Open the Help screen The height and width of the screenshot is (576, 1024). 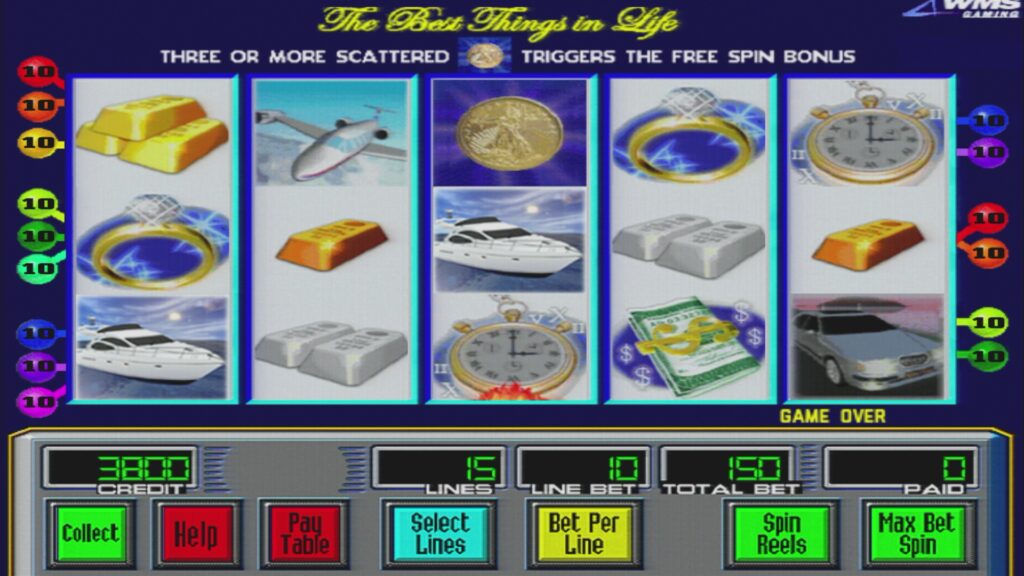click(x=196, y=533)
